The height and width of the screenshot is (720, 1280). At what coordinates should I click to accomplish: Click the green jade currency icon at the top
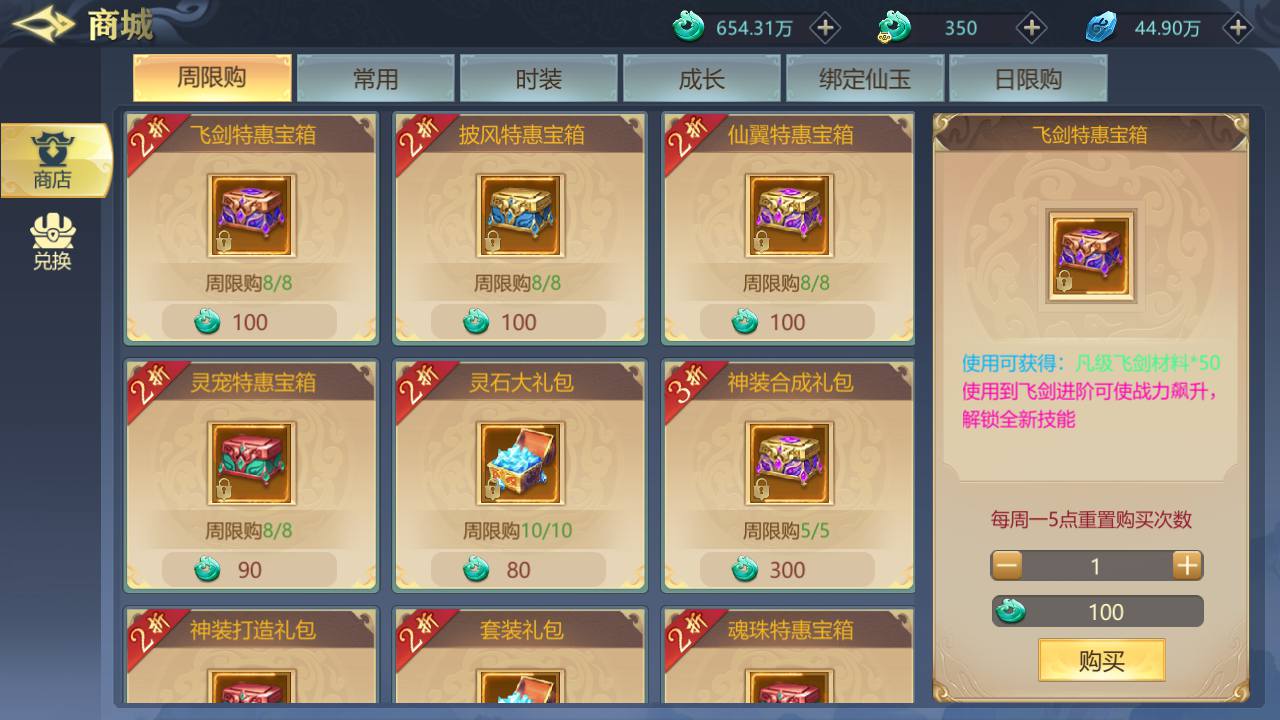689,28
